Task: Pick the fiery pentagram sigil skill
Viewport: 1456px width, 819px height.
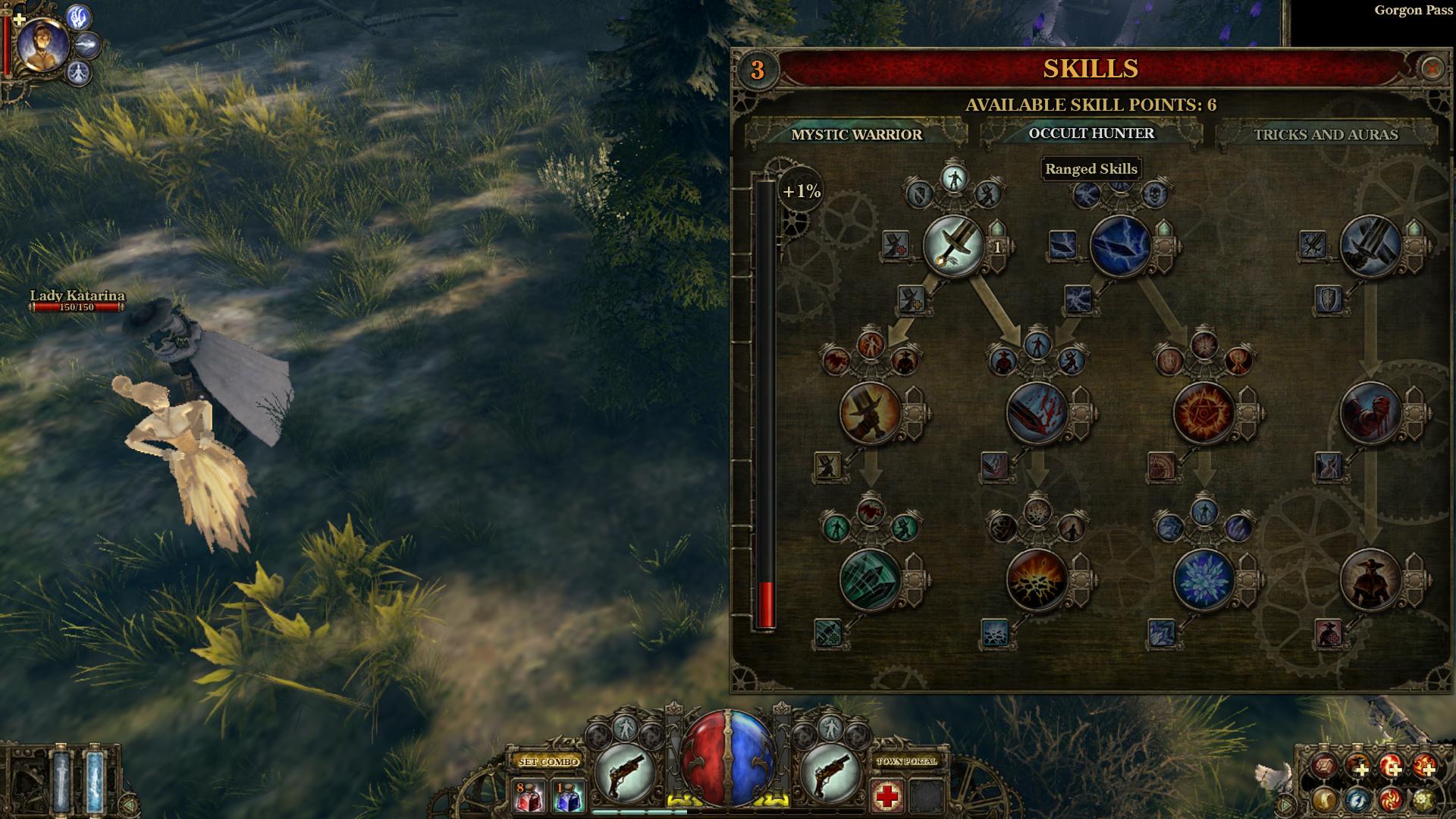Action: (1203, 413)
